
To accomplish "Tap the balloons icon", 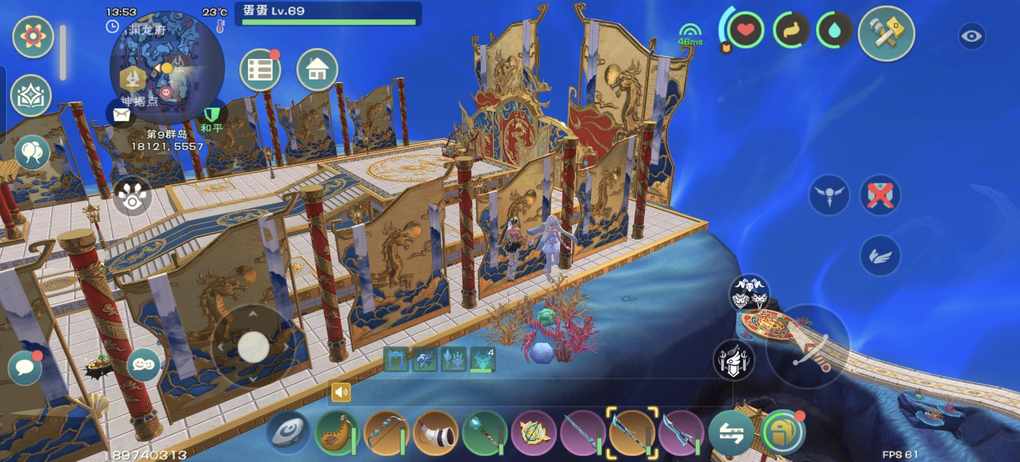I will [31, 153].
